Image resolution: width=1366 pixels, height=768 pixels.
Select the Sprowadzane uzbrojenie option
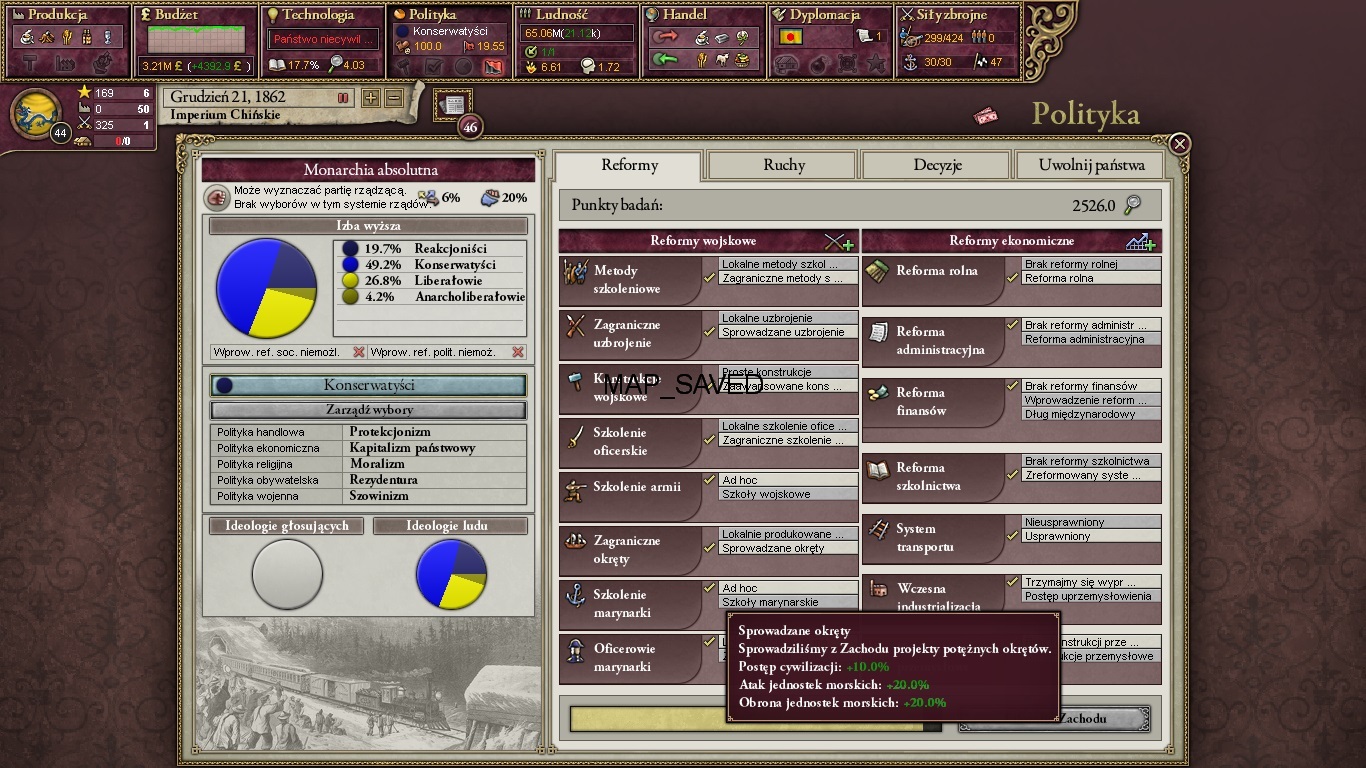point(788,333)
